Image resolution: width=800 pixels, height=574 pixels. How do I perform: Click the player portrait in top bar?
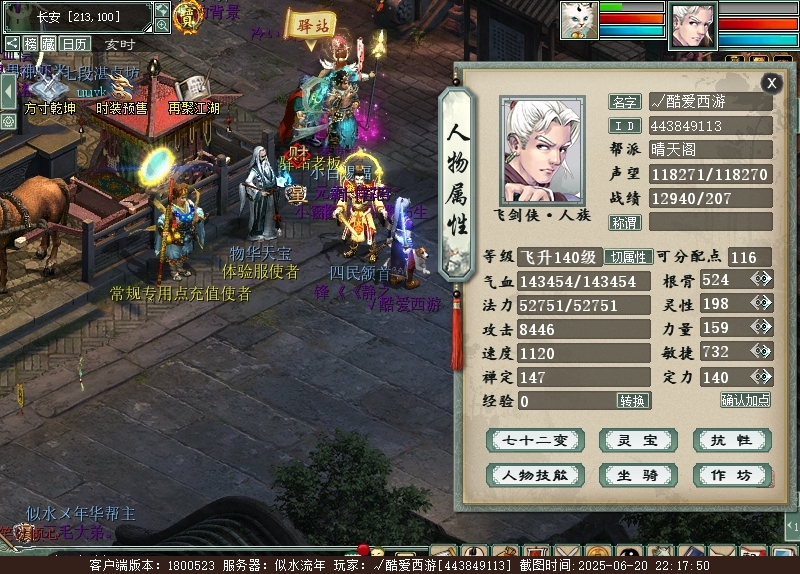point(692,24)
